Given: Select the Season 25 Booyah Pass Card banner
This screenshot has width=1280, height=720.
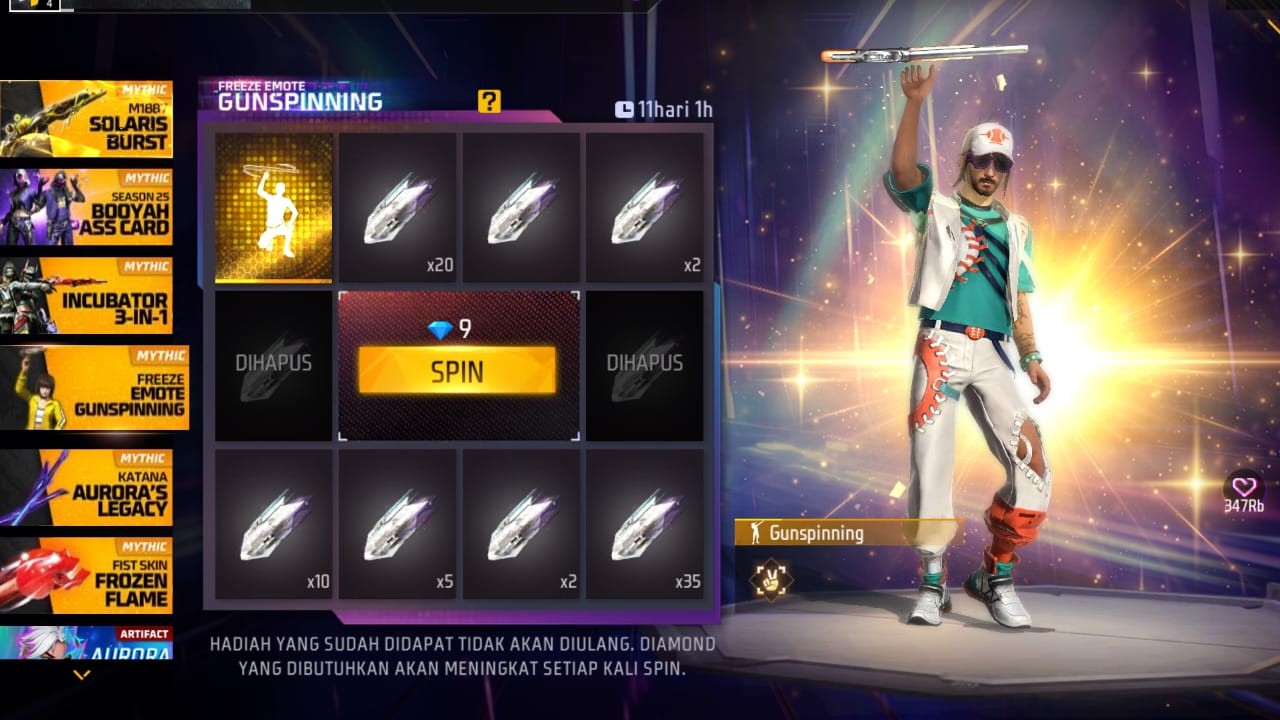Looking at the screenshot, I should click(88, 208).
